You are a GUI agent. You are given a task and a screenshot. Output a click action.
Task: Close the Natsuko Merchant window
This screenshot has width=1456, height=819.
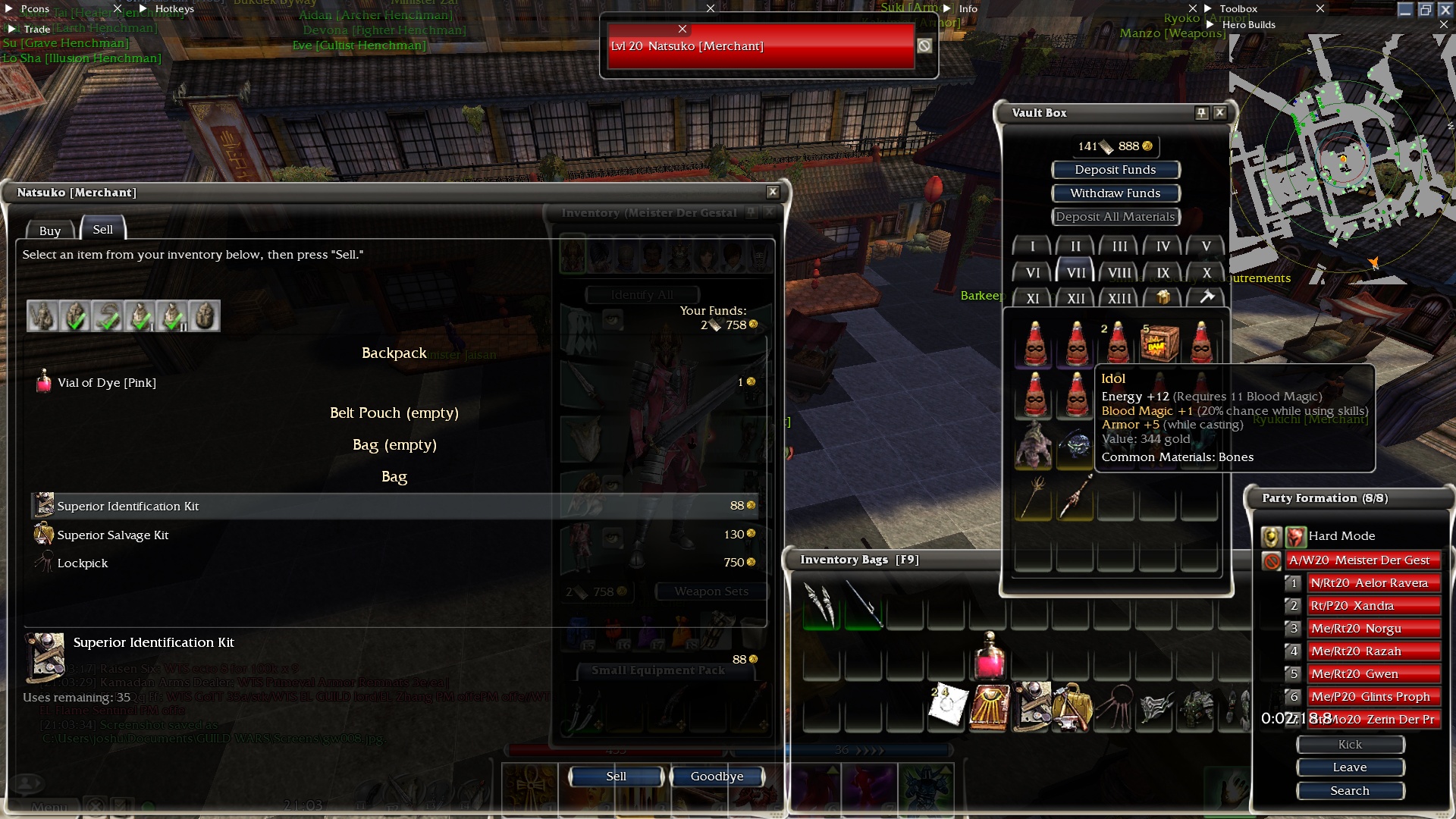(x=772, y=192)
